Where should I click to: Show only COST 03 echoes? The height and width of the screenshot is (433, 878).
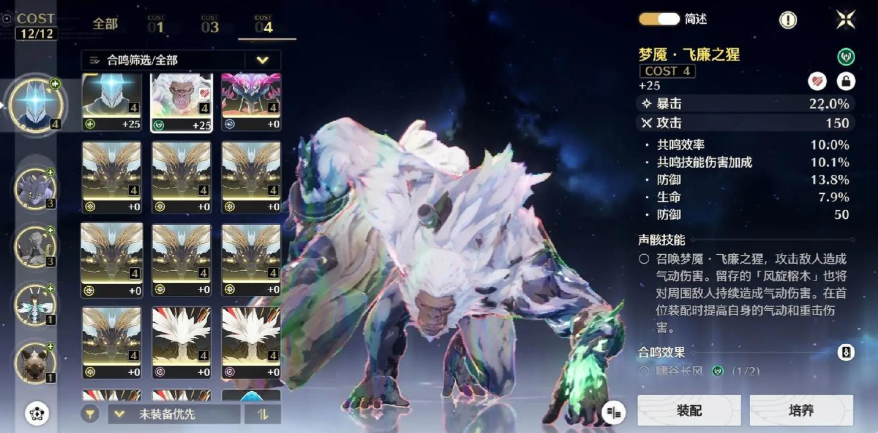(209, 25)
